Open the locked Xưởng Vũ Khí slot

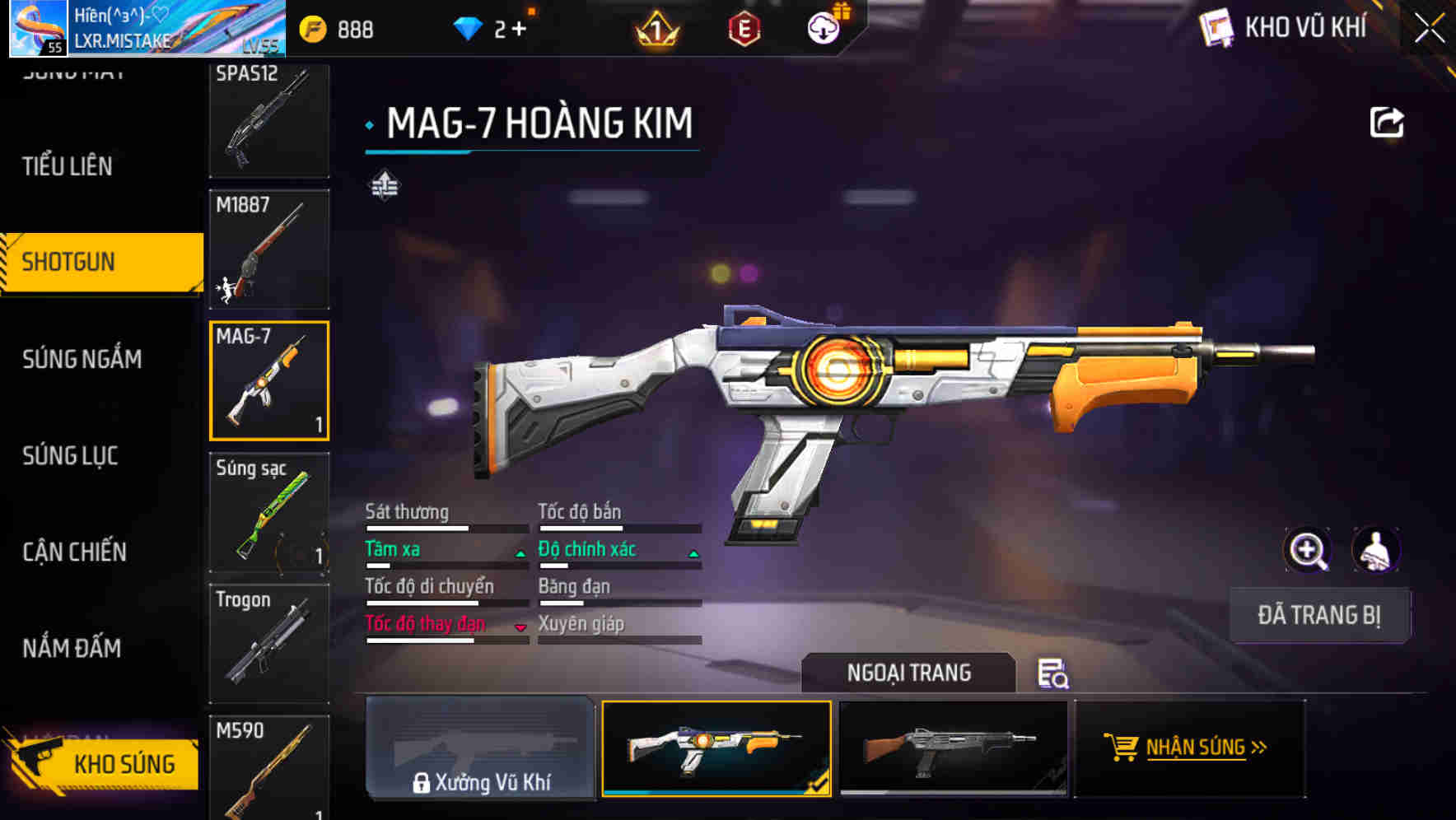[481, 748]
